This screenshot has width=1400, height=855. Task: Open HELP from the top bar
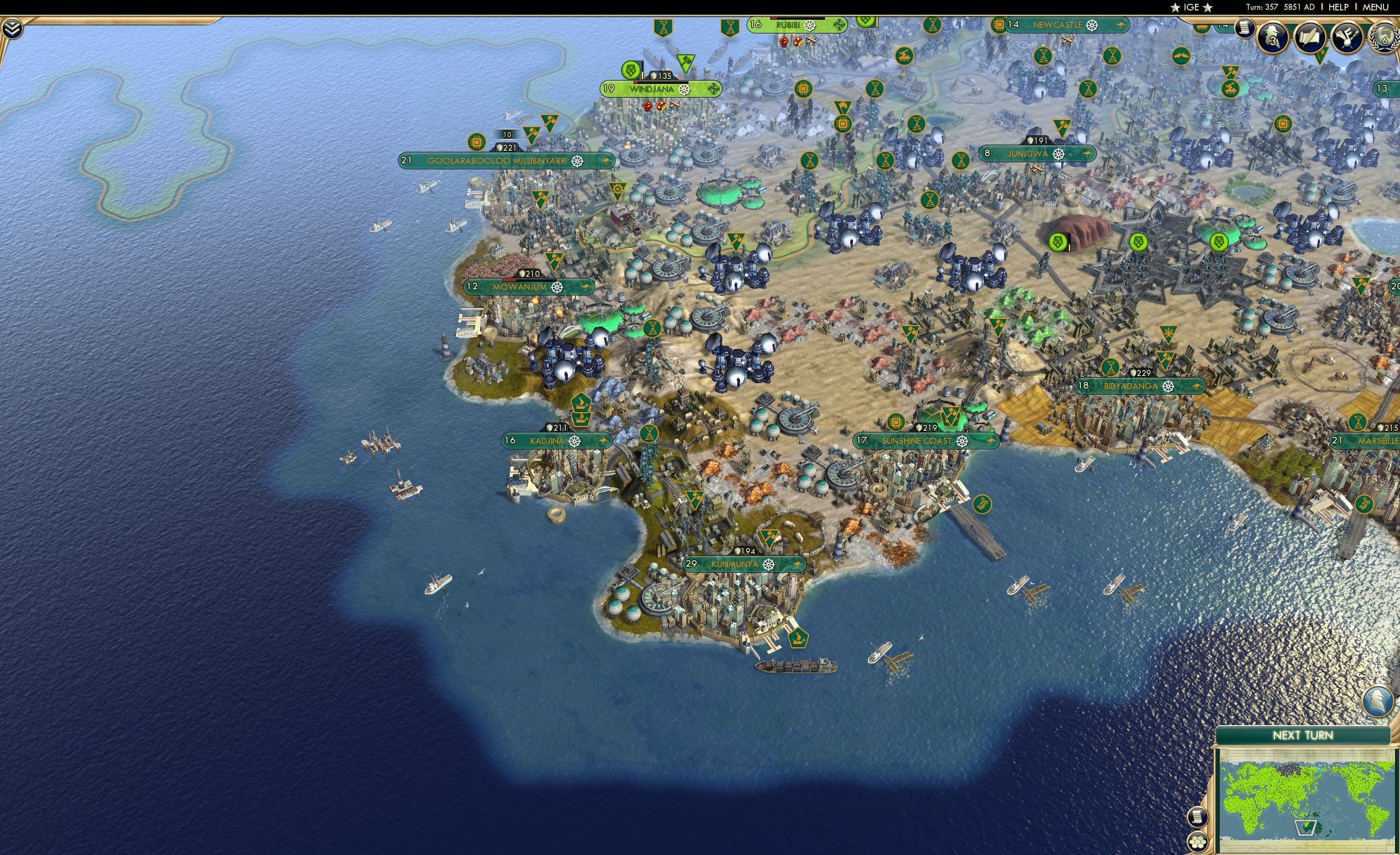click(x=1339, y=7)
